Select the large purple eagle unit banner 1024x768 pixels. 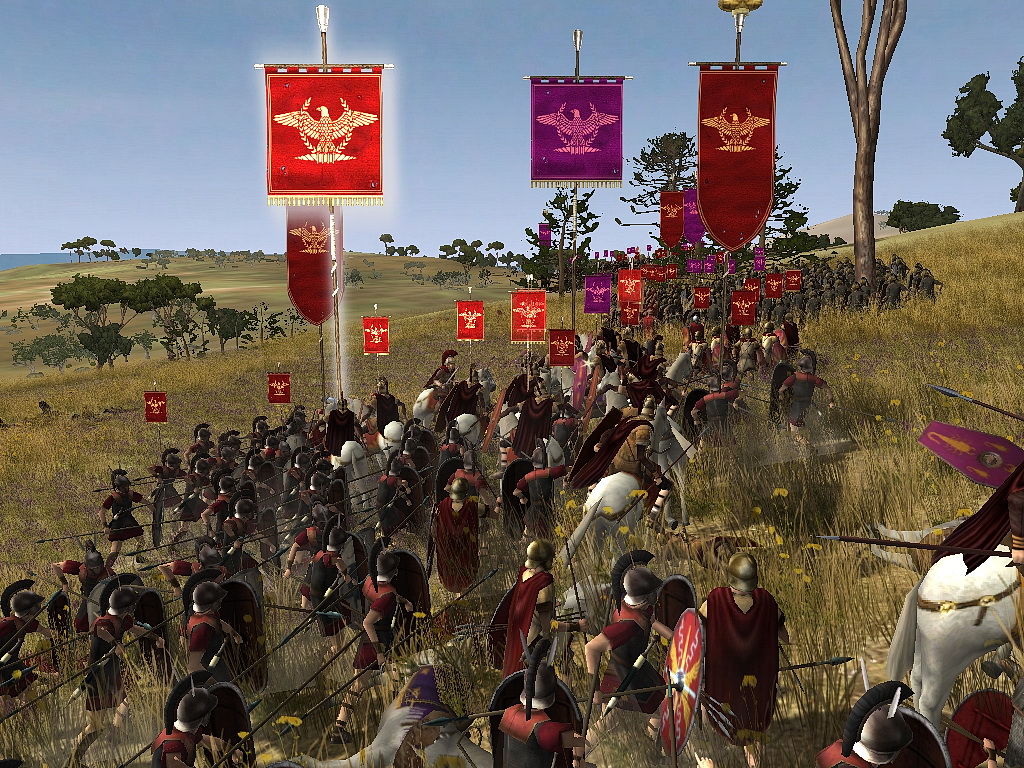click(577, 130)
